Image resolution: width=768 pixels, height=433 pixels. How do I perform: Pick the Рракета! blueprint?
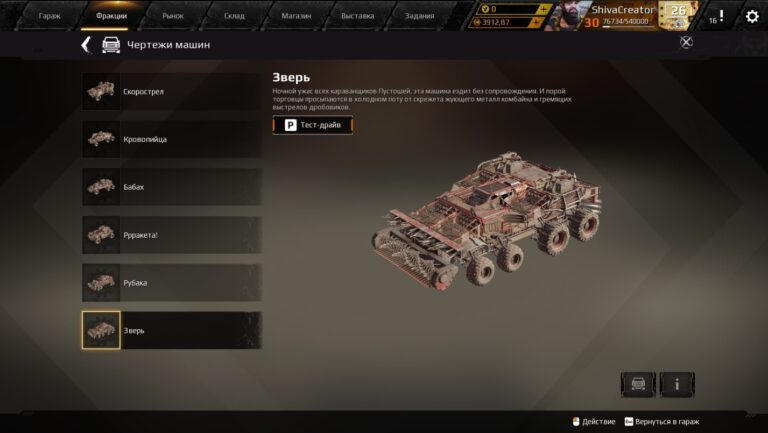coord(171,235)
